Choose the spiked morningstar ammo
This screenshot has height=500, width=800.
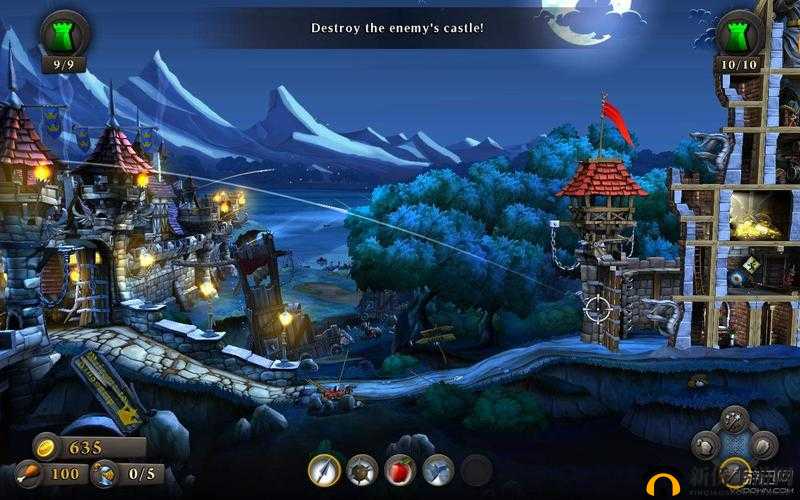click(362, 469)
